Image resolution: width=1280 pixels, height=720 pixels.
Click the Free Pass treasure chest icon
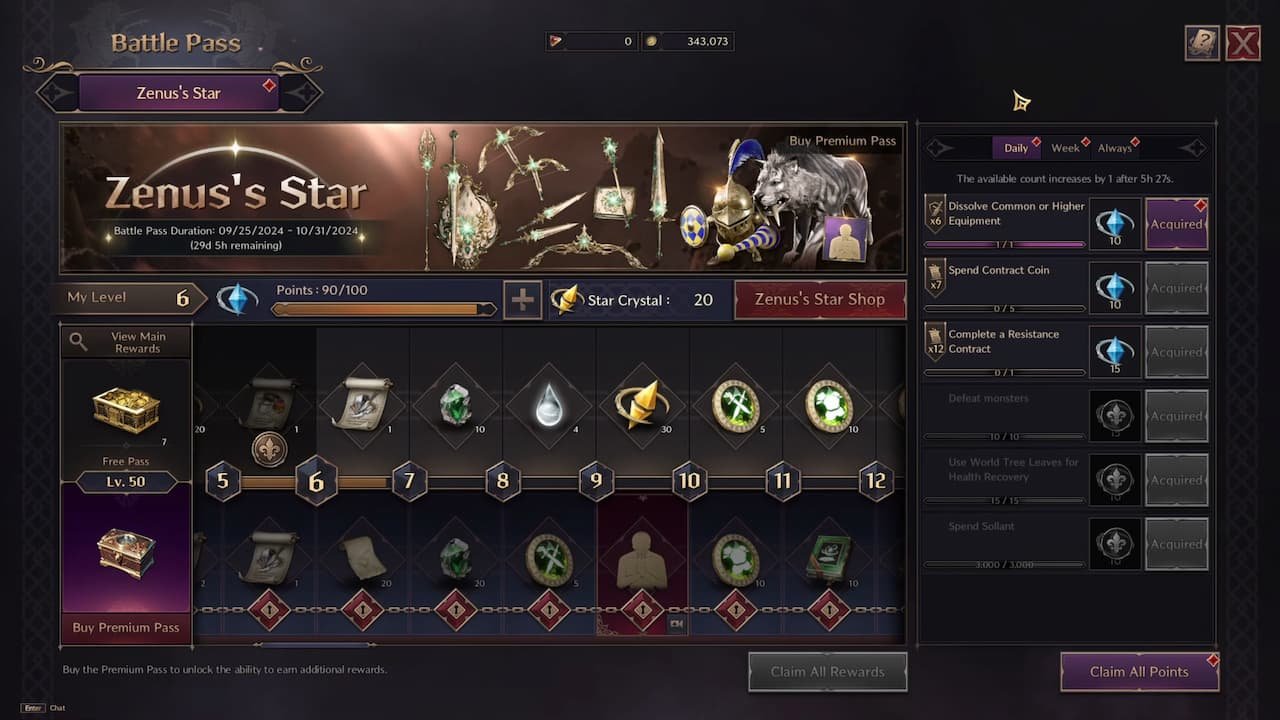(124, 409)
